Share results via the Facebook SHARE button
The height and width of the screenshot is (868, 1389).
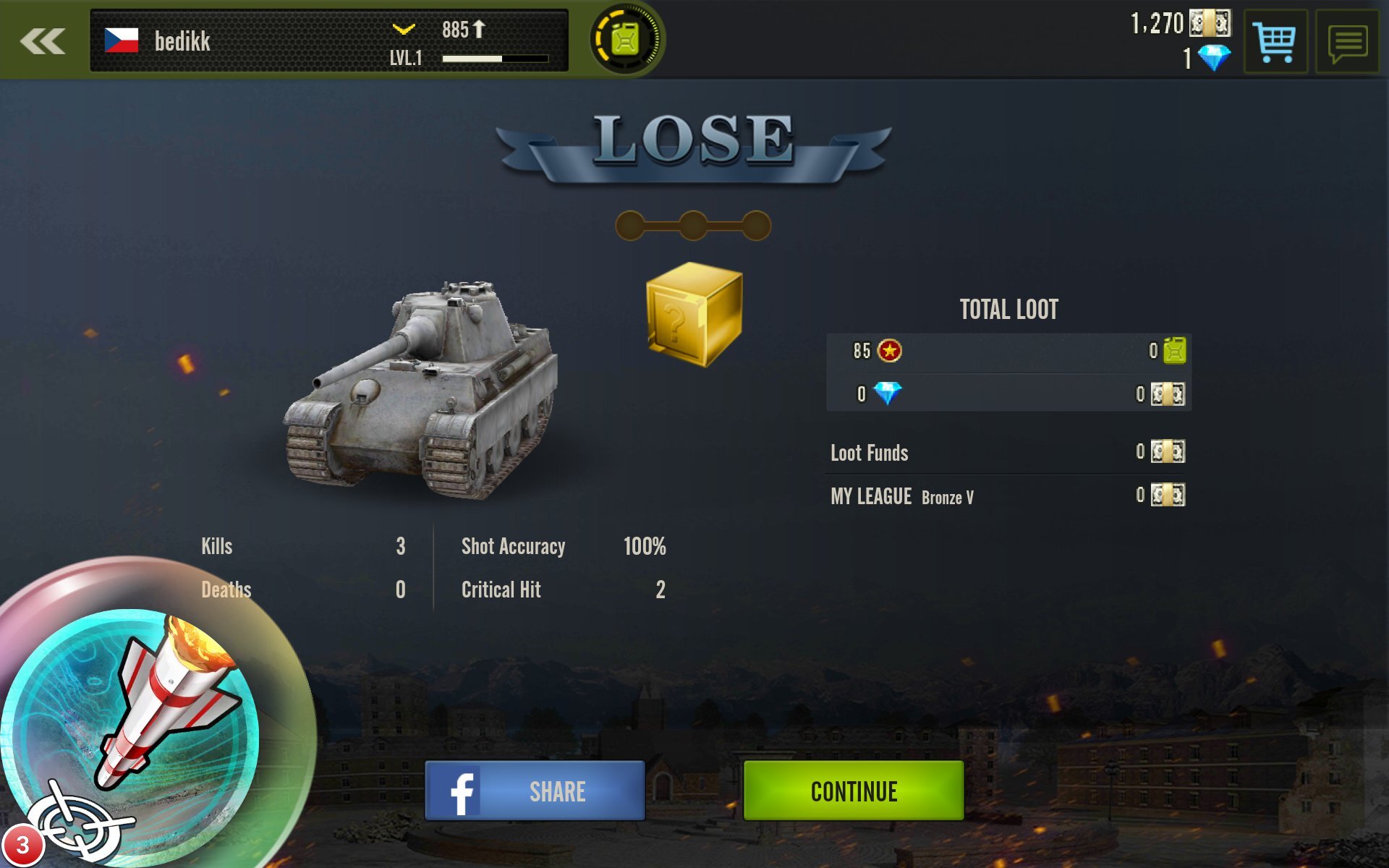[x=533, y=791]
